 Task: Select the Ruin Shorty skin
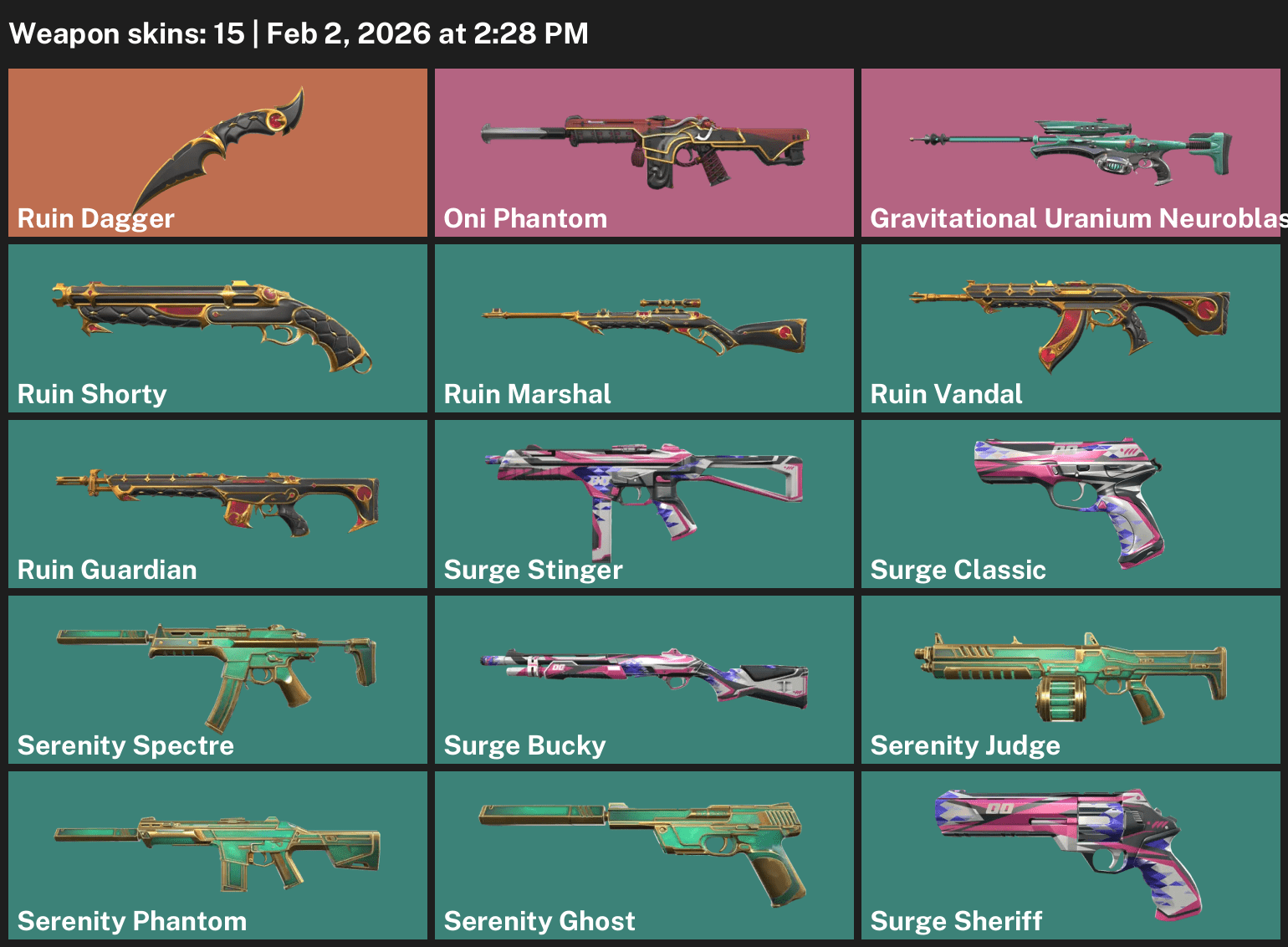[x=217, y=326]
